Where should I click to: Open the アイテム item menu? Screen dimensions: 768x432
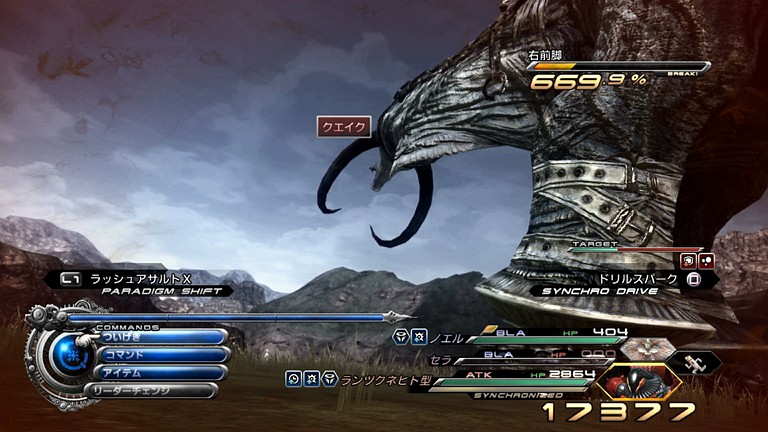(160, 373)
